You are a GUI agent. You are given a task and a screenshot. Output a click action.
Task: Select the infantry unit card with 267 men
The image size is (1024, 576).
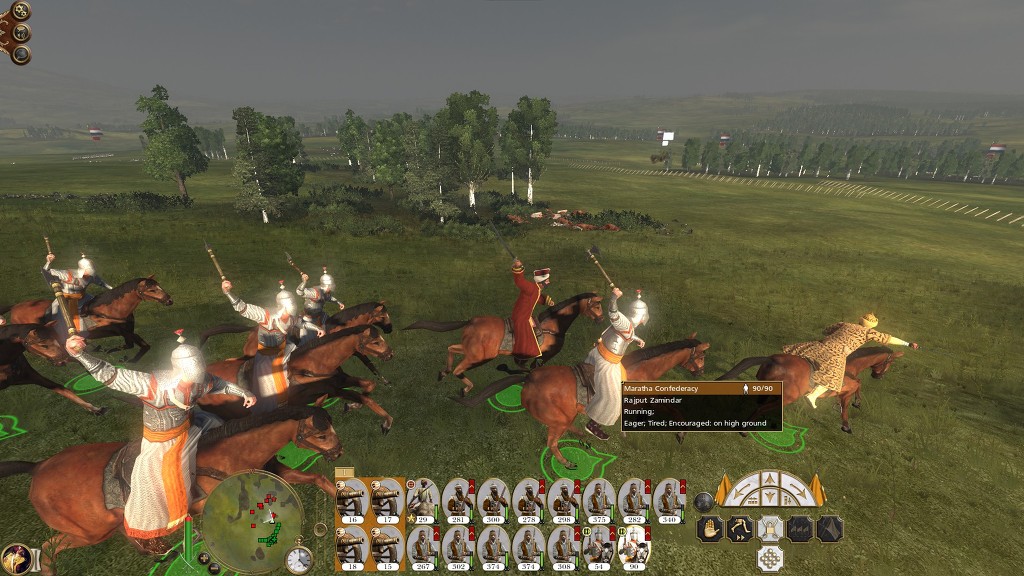422,545
